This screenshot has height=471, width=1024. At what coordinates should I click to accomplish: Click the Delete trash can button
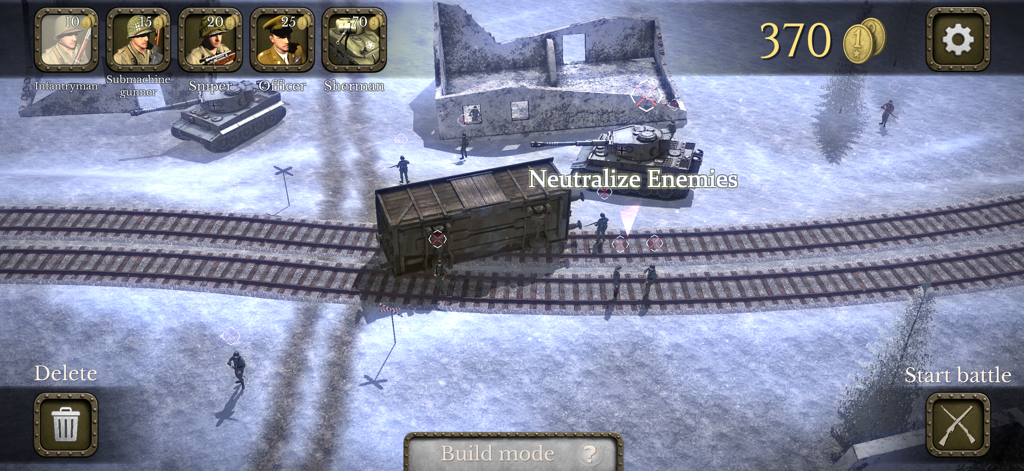point(66,424)
